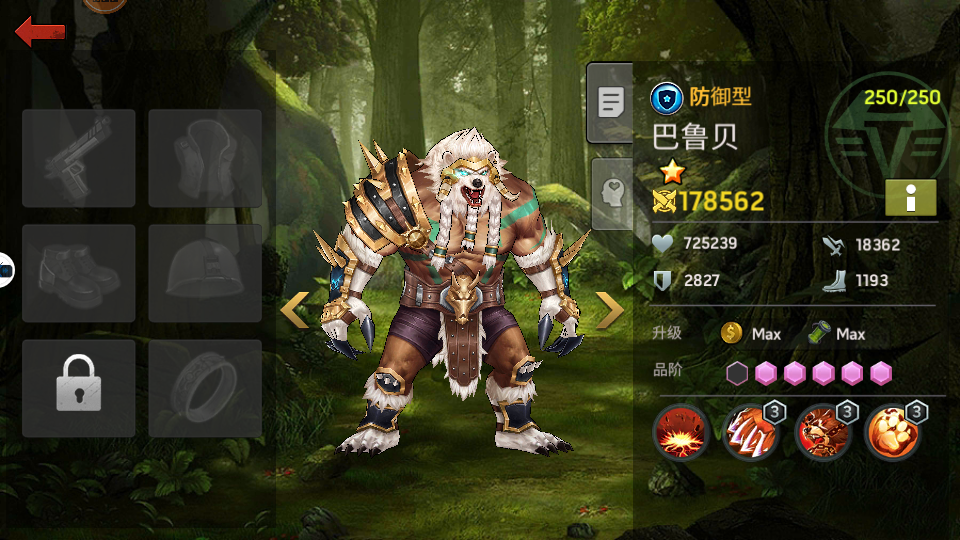Viewport: 960px width, 540px height.
Task: Go back with the red arrow
Action: pos(40,32)
